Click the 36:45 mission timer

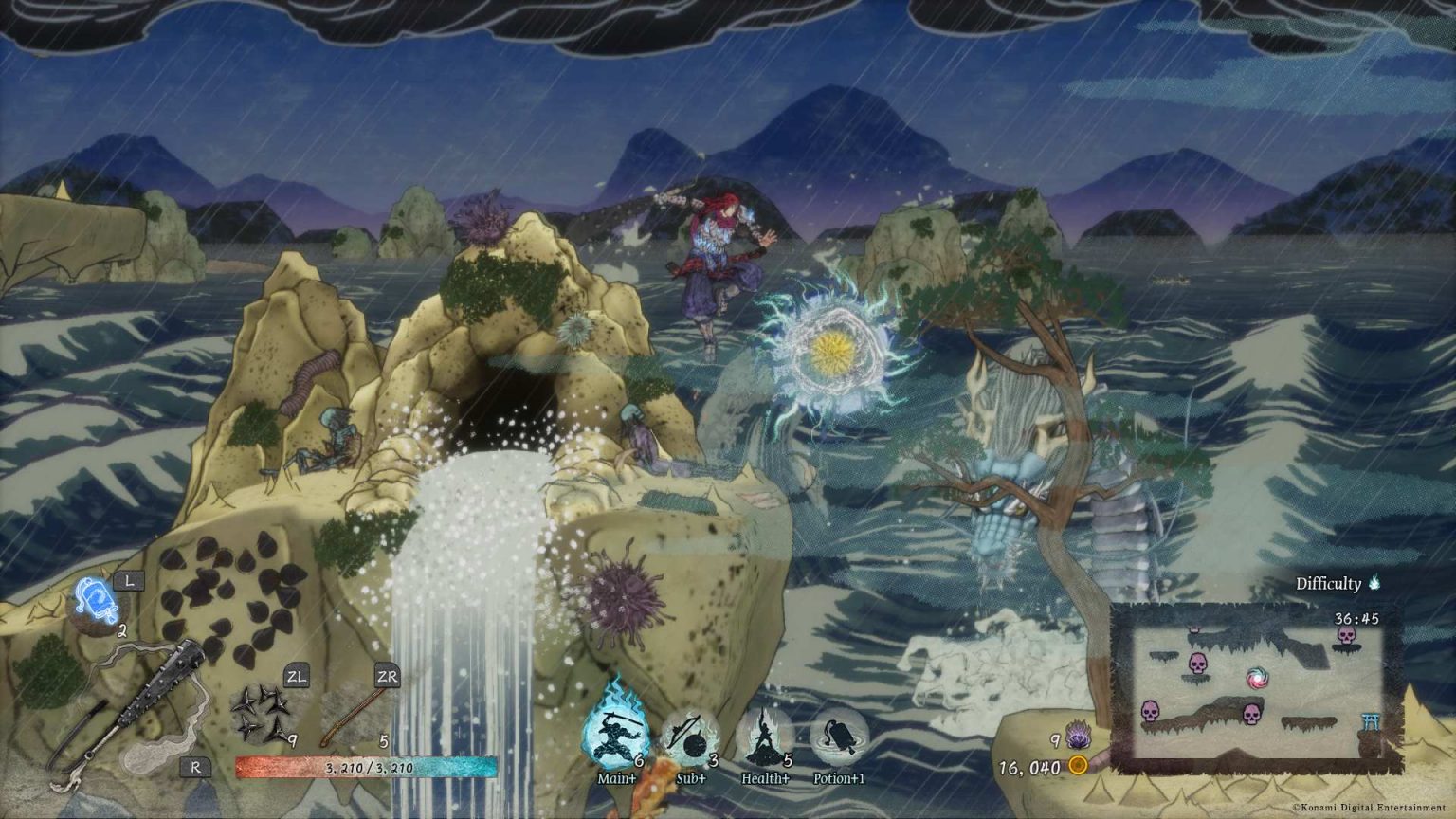tap(1356, 618)
